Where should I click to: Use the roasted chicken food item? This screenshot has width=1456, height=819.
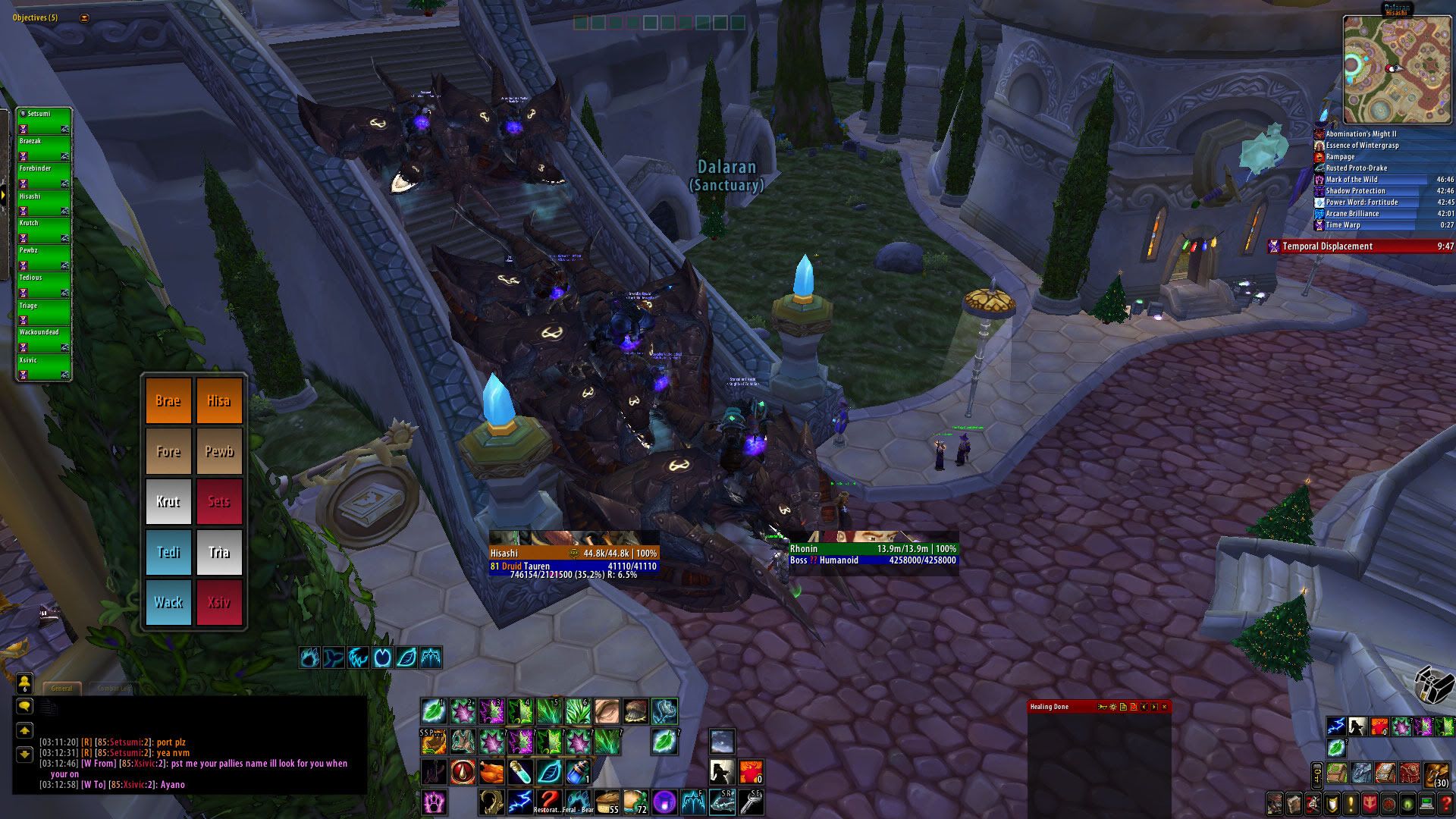click(x=491, y=772)
